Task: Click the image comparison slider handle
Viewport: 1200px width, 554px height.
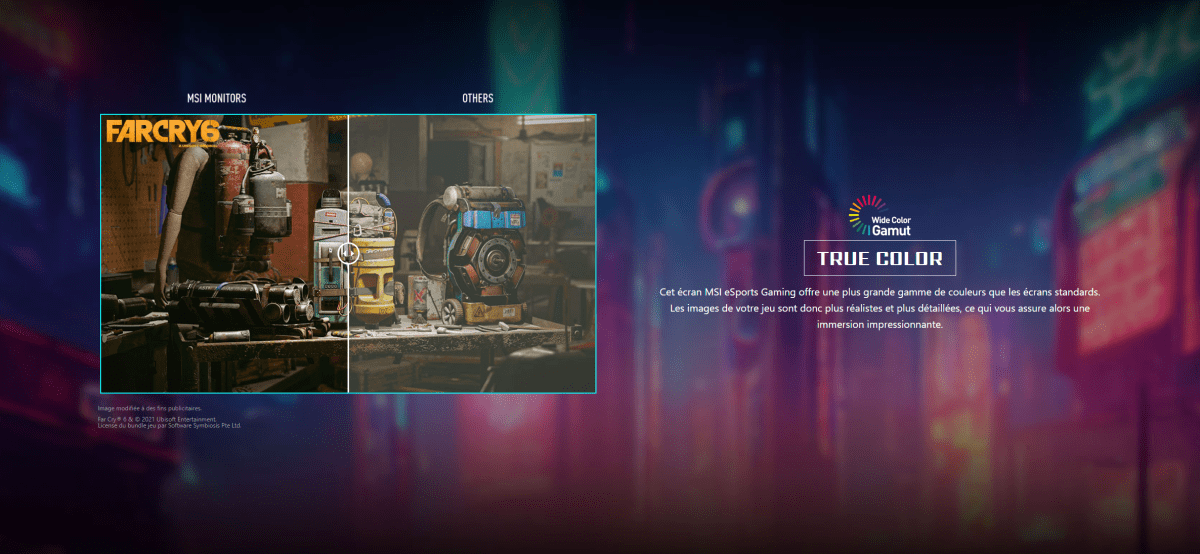Action: 348,253
